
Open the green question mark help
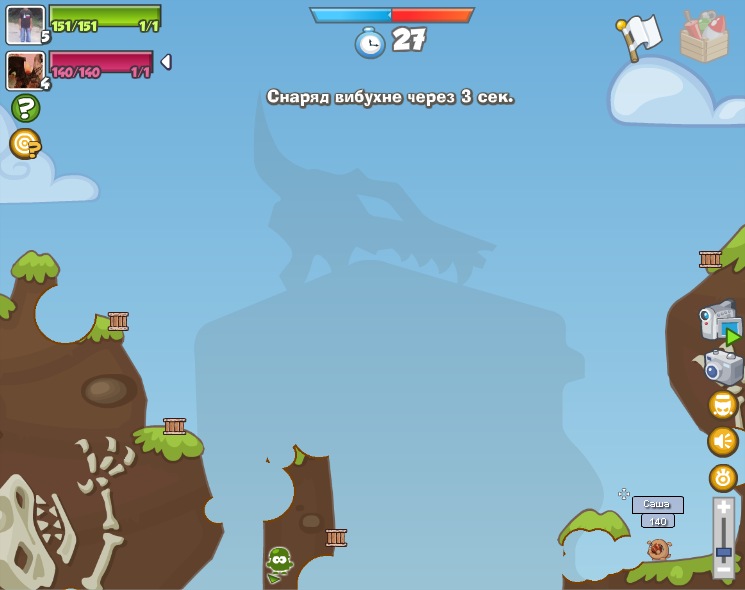click(25, 108)
